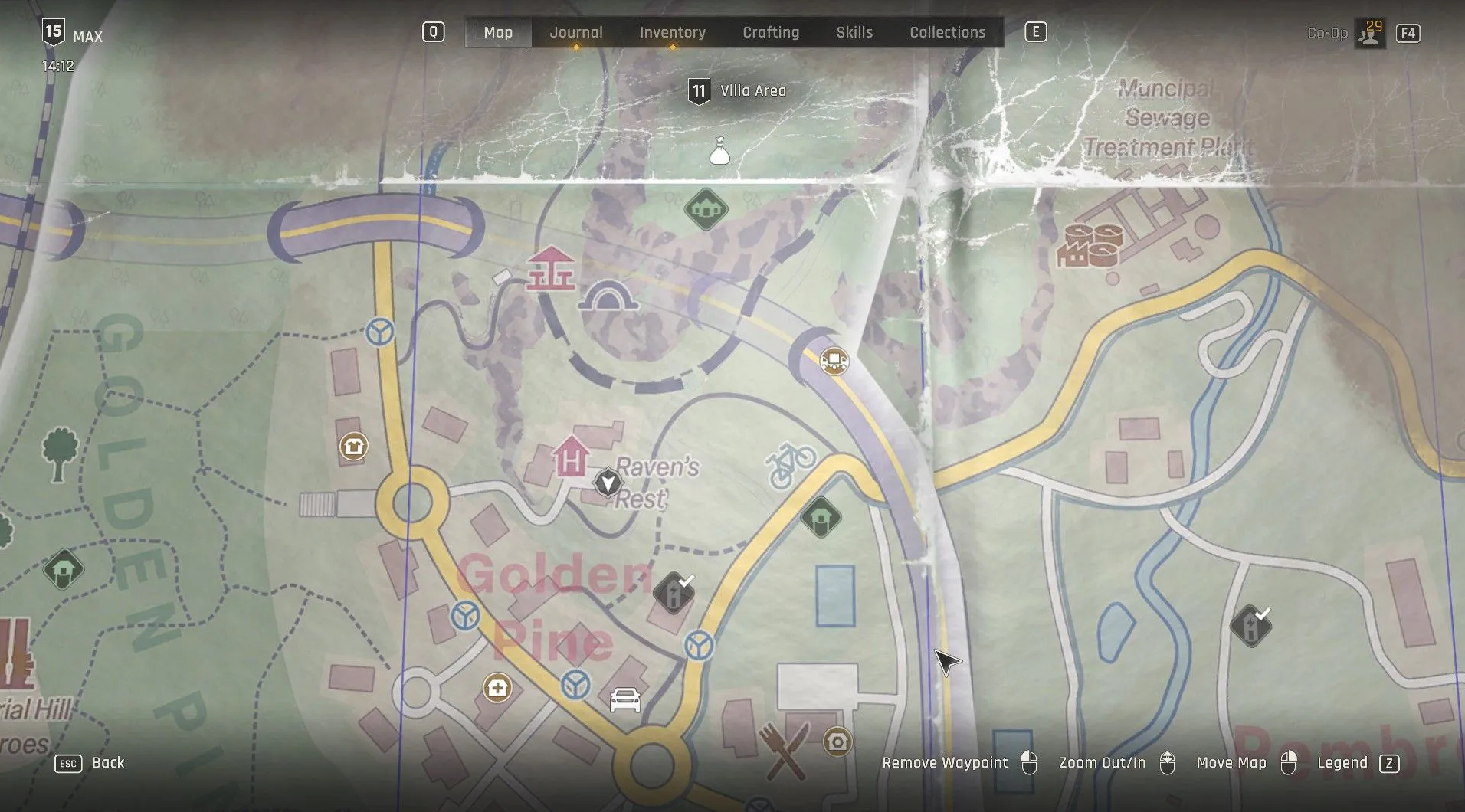Select the waypoint marker near Raven's Rest
This screenshot has width=1465, height=812.
608,483
